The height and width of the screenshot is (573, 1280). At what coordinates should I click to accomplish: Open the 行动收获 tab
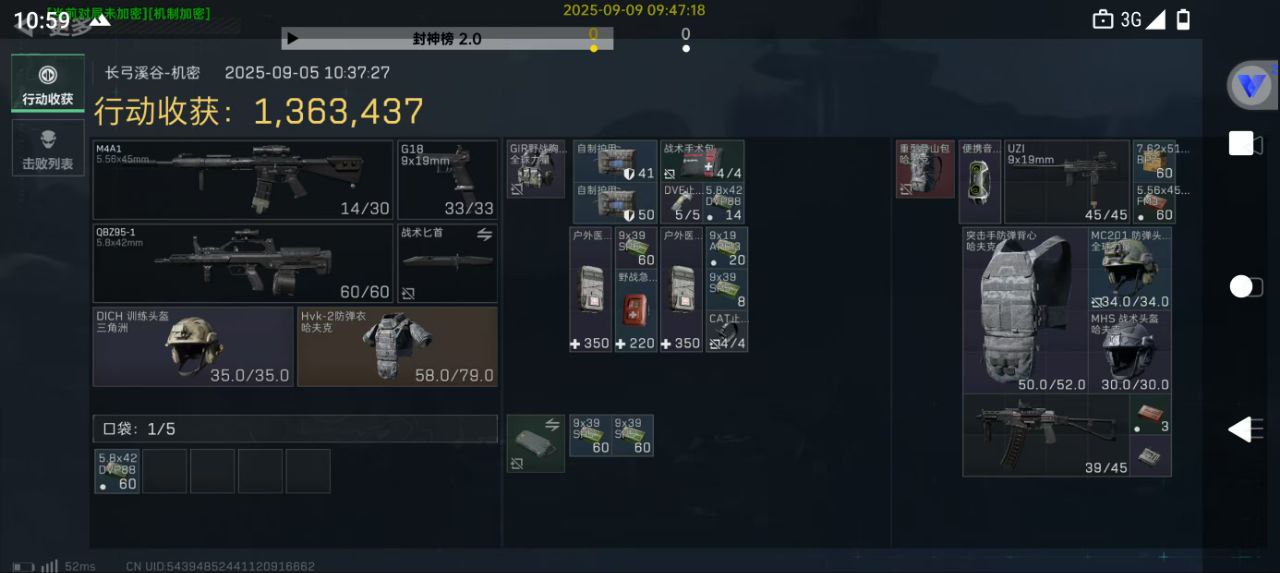pos(48,84)
